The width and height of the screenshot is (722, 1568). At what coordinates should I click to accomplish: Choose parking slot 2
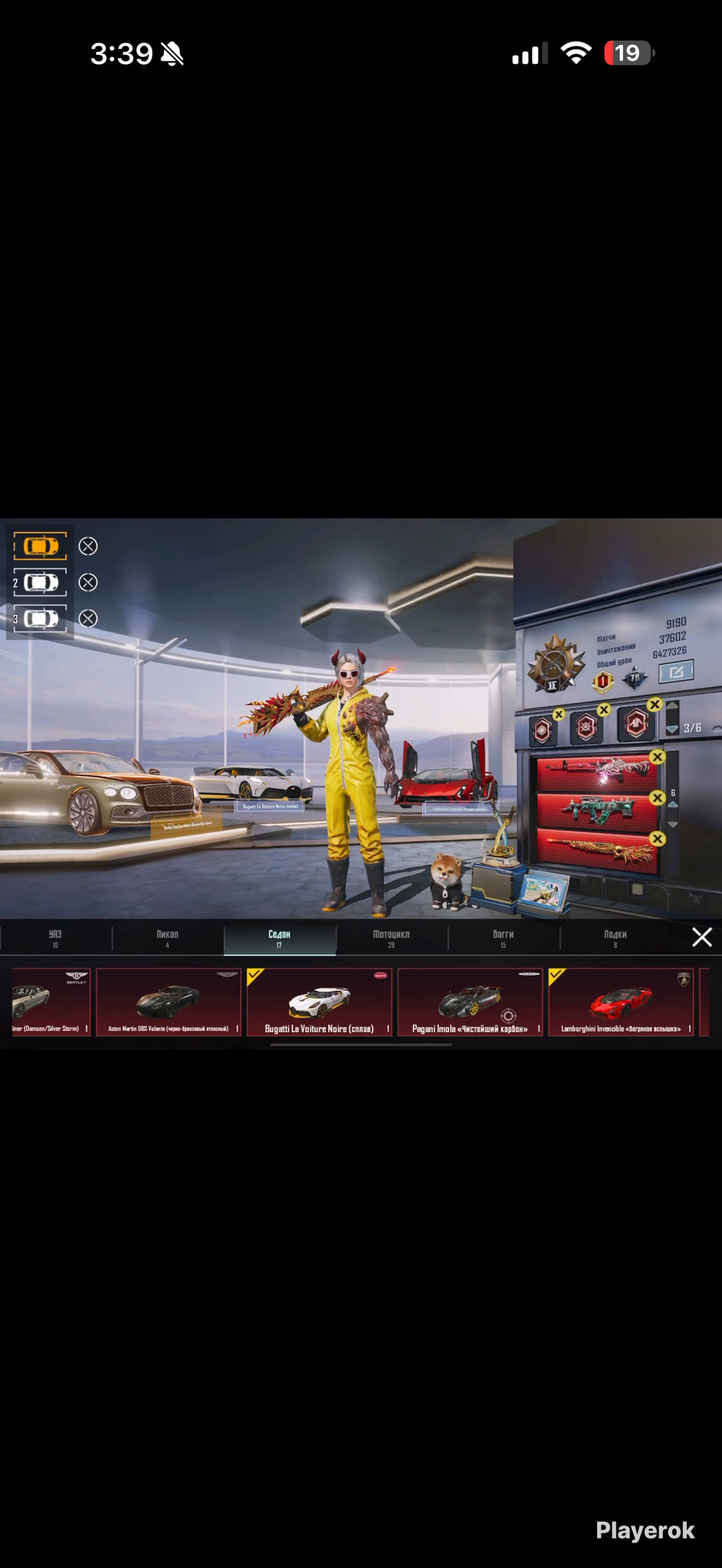40,582
